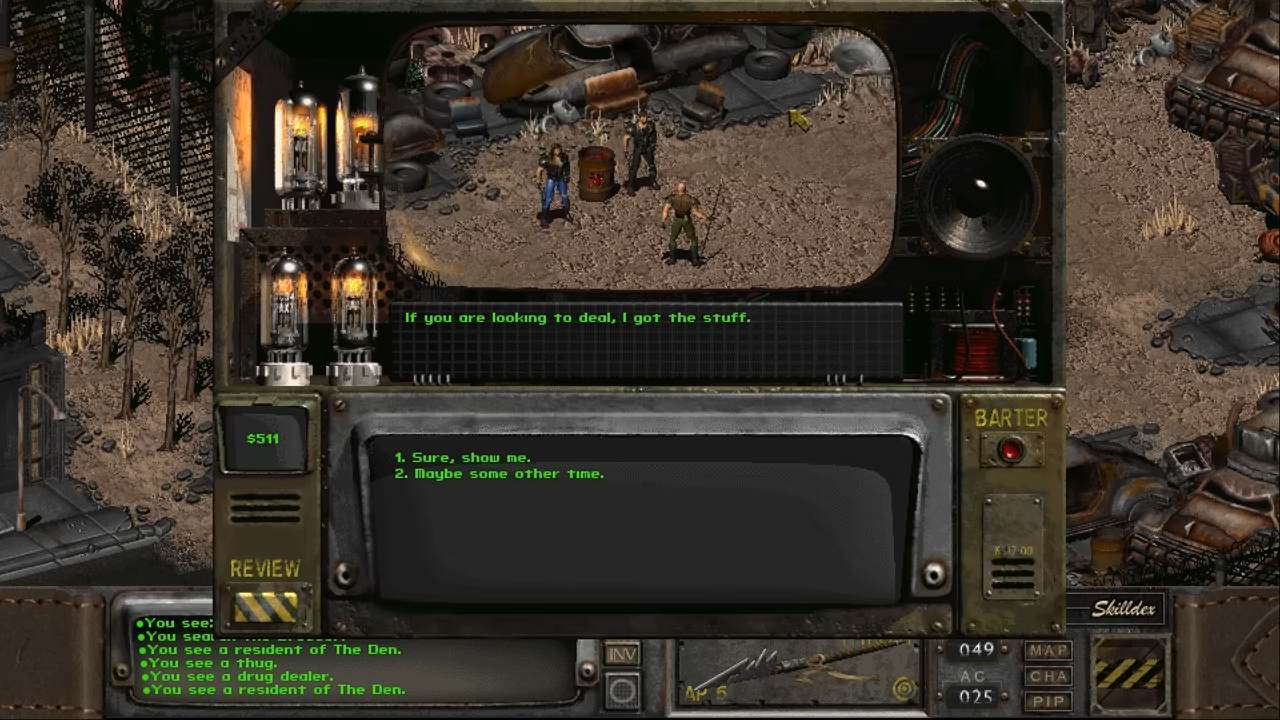Click the red BARTER button

click(1011, 450)
